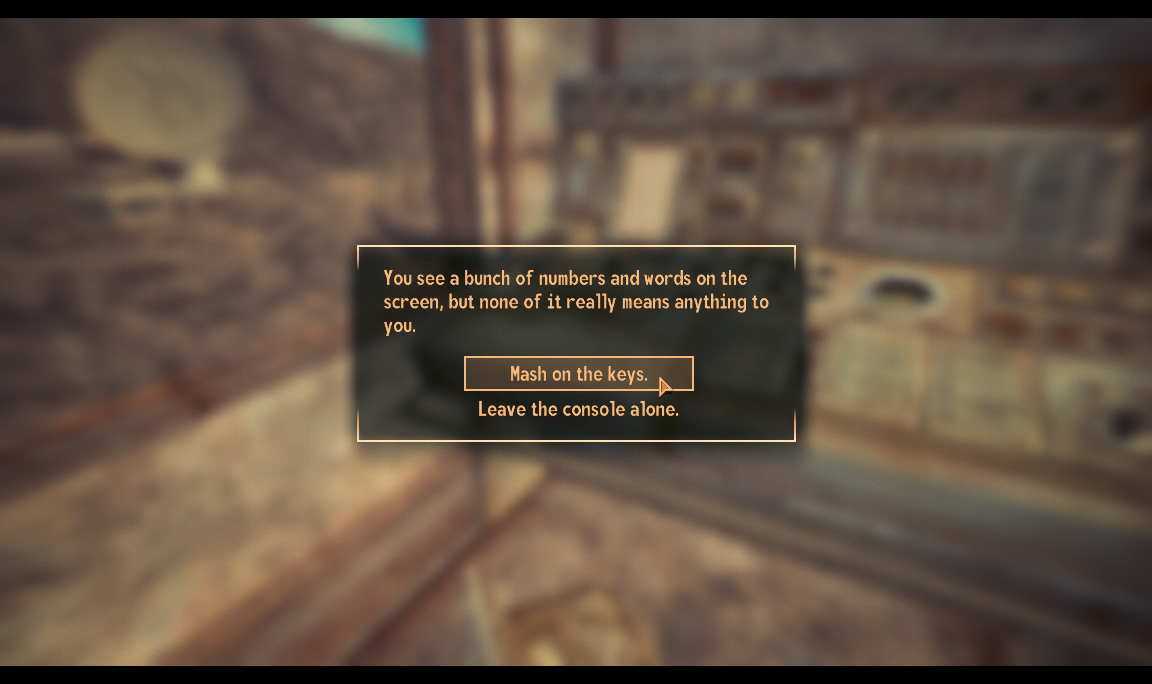
Task: Select "Leave the console alone." option
Action: (578, 409)
